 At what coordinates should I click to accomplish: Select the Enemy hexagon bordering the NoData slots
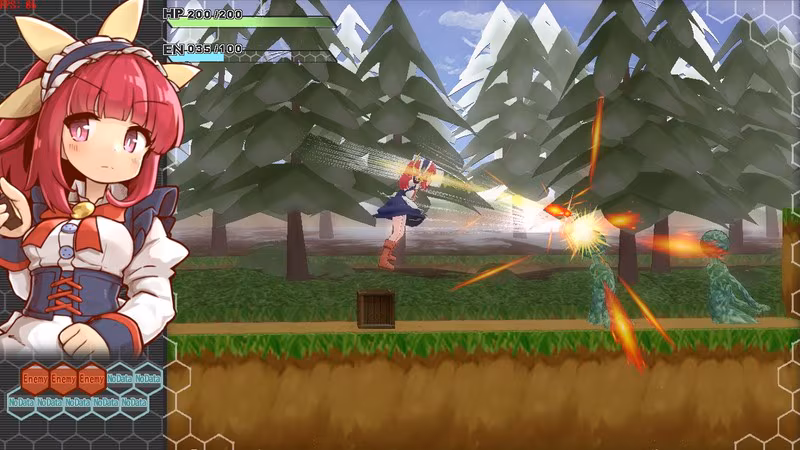pos(92,379)
